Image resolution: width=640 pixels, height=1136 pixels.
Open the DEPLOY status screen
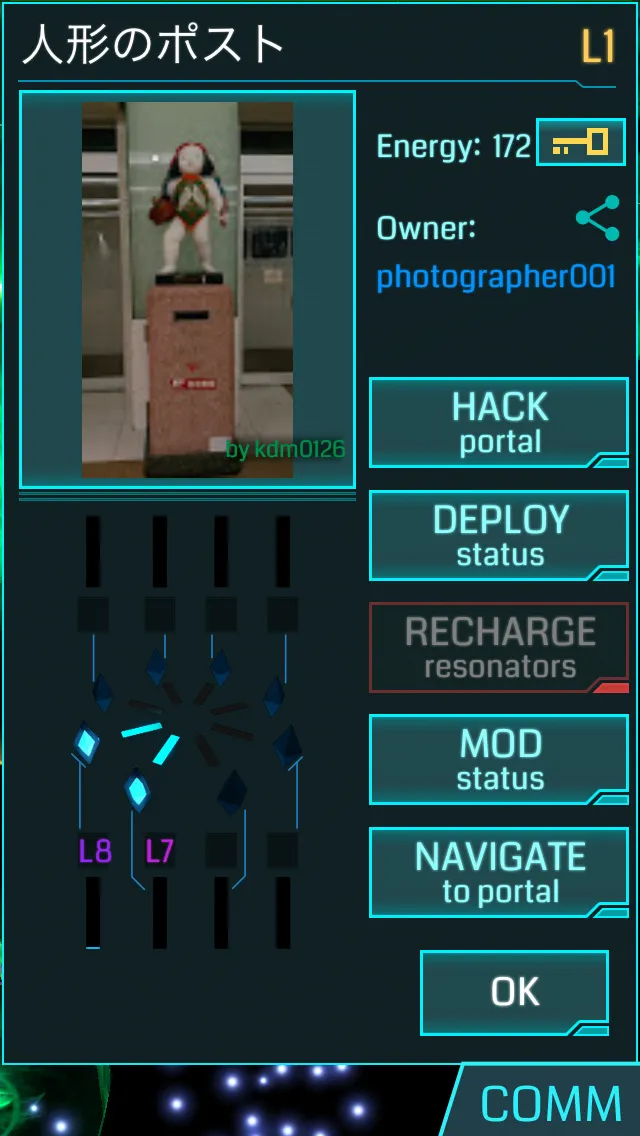pyautogui.click(x=499, y=535)
